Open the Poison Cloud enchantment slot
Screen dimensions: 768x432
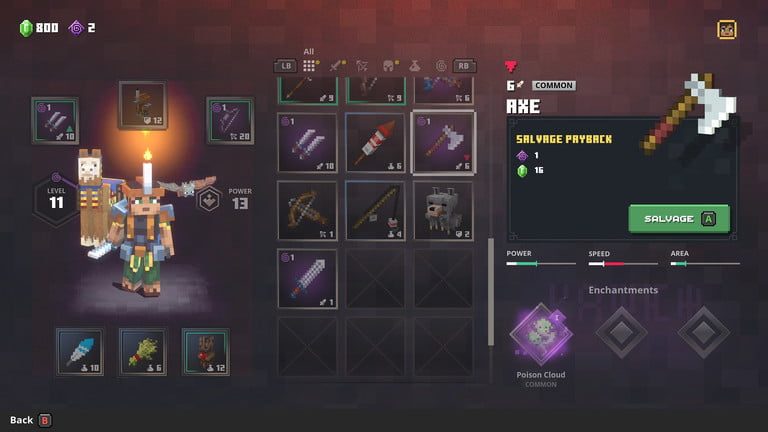tap(540, 333)
